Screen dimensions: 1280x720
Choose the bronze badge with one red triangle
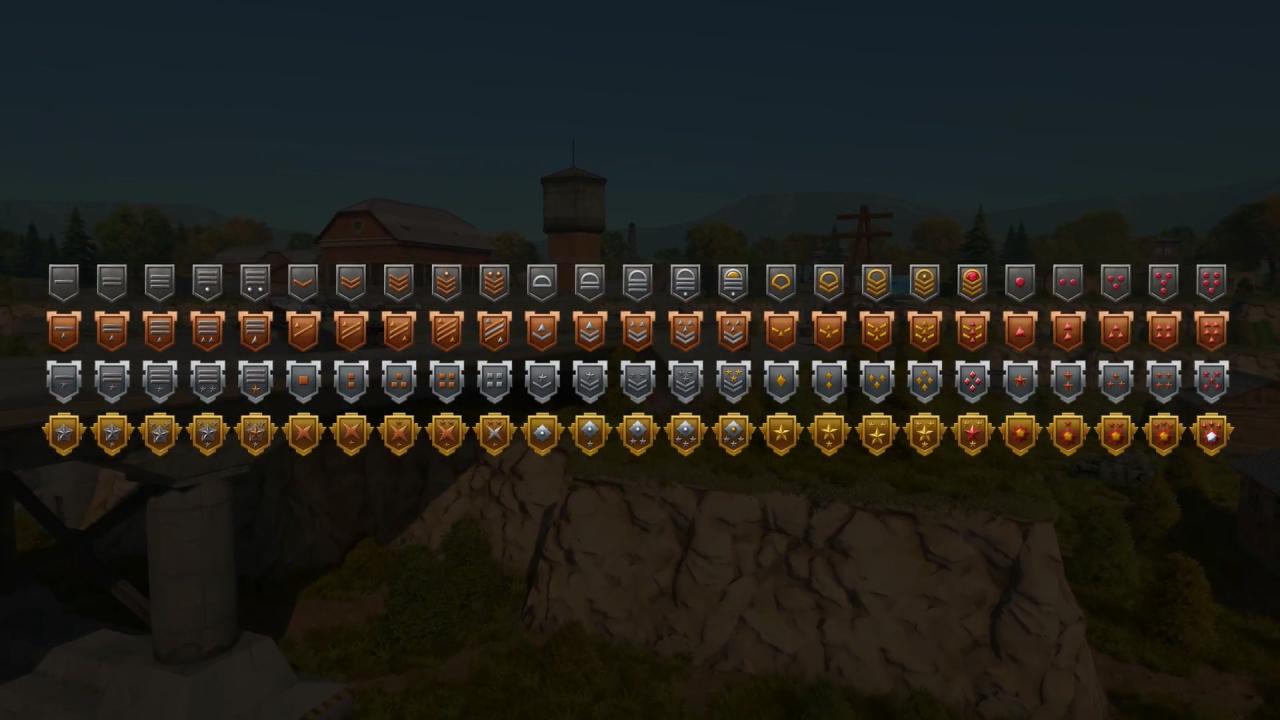click(1020, 331)
